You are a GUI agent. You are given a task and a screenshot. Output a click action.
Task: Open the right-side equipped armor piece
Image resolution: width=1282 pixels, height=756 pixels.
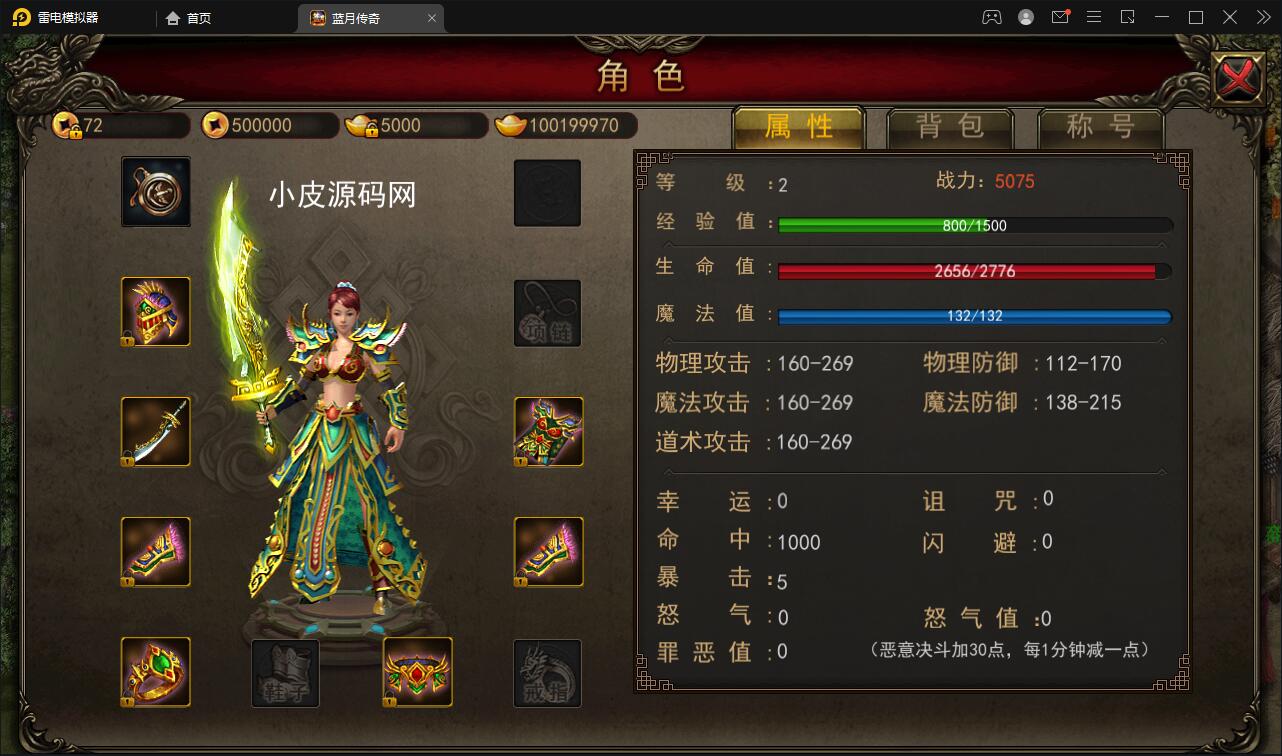click(548, 432)
